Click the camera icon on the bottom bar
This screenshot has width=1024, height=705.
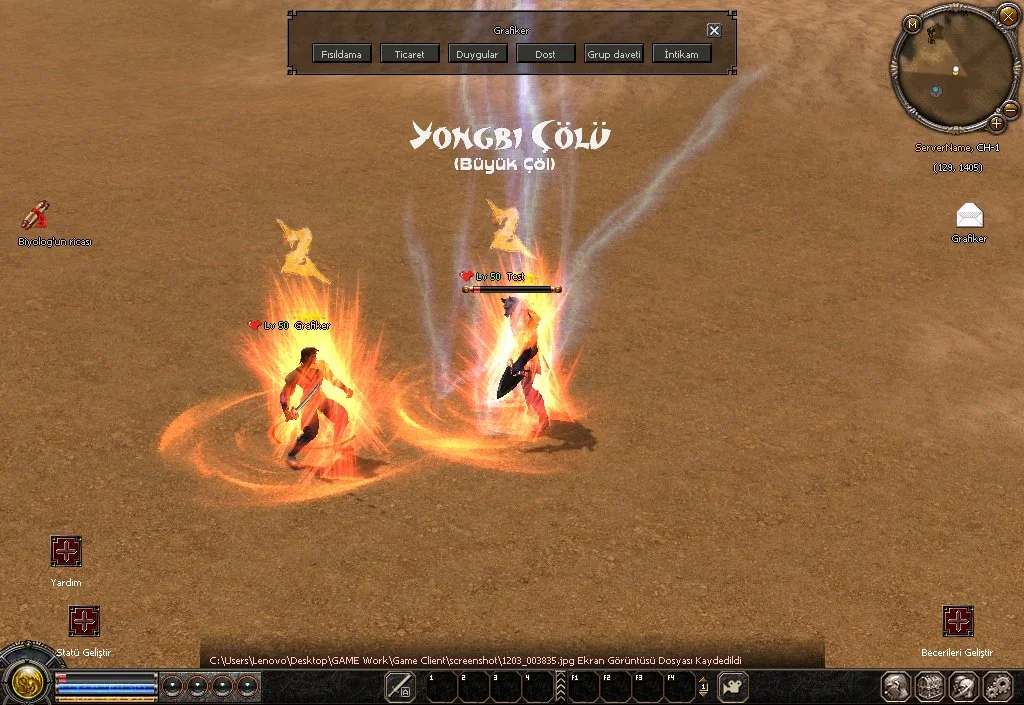[x=735, y=686]
